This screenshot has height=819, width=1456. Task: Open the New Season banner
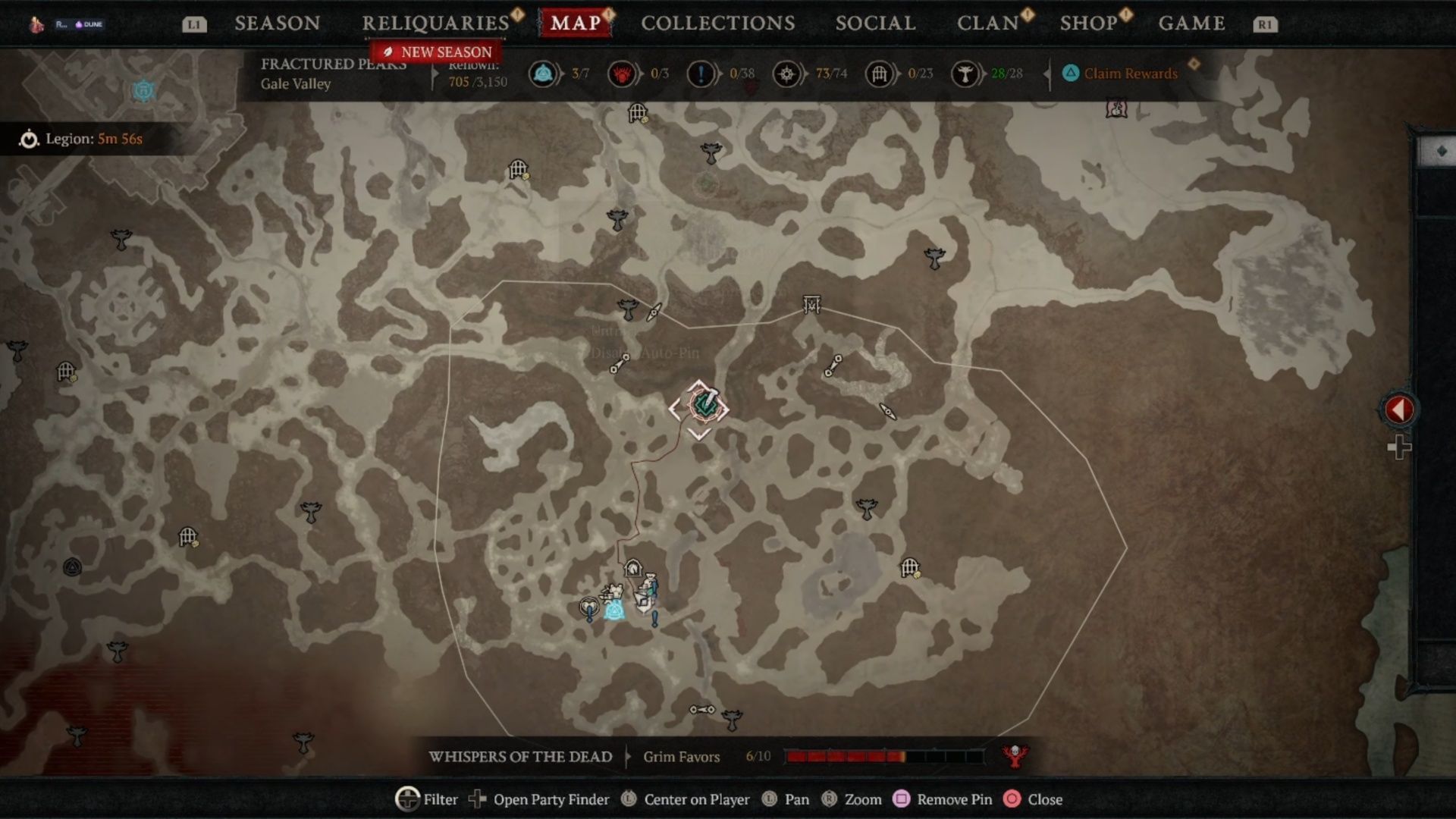[x=438, y=52]
